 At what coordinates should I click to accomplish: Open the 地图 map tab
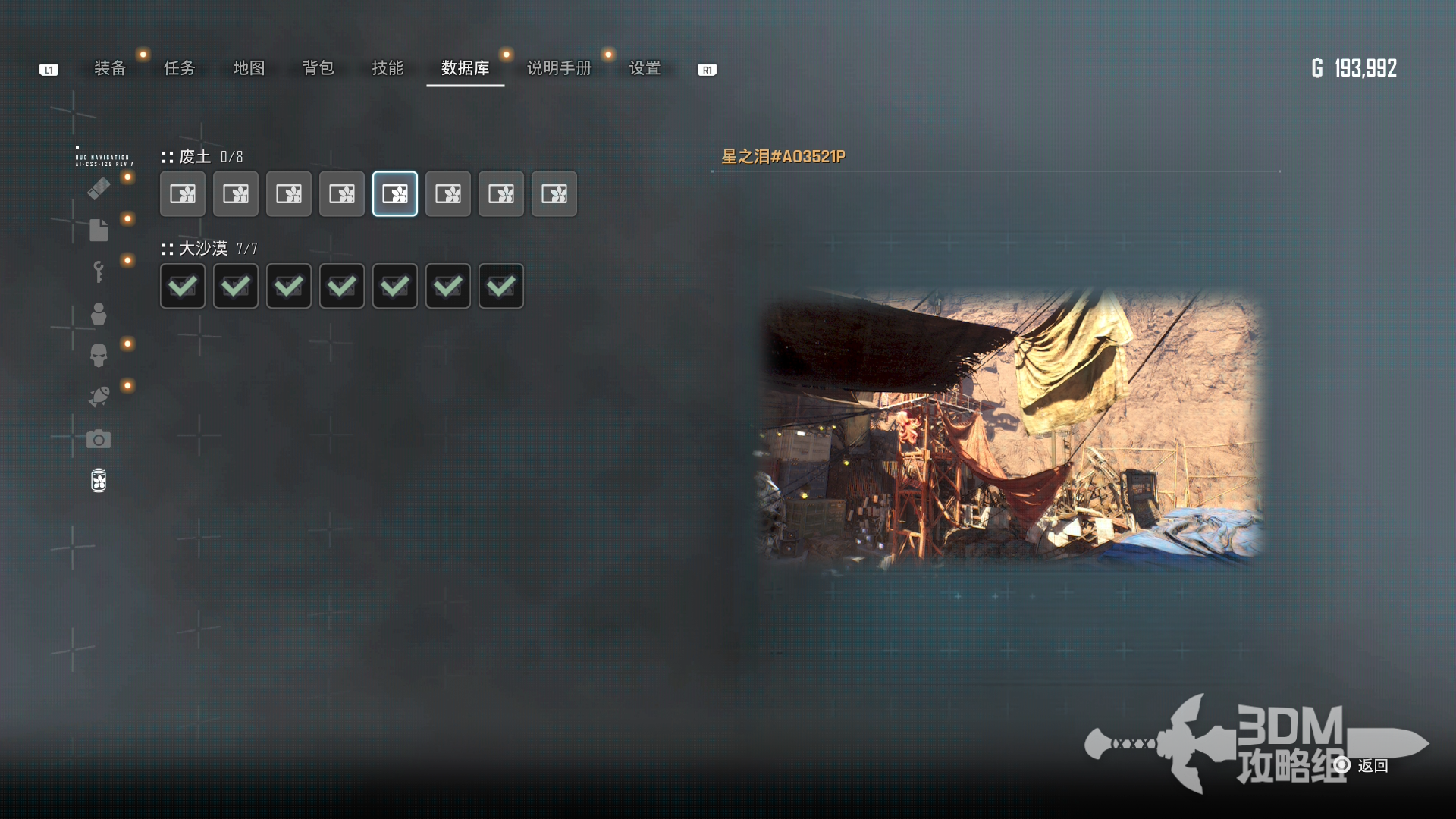click(x=249, y=68)
